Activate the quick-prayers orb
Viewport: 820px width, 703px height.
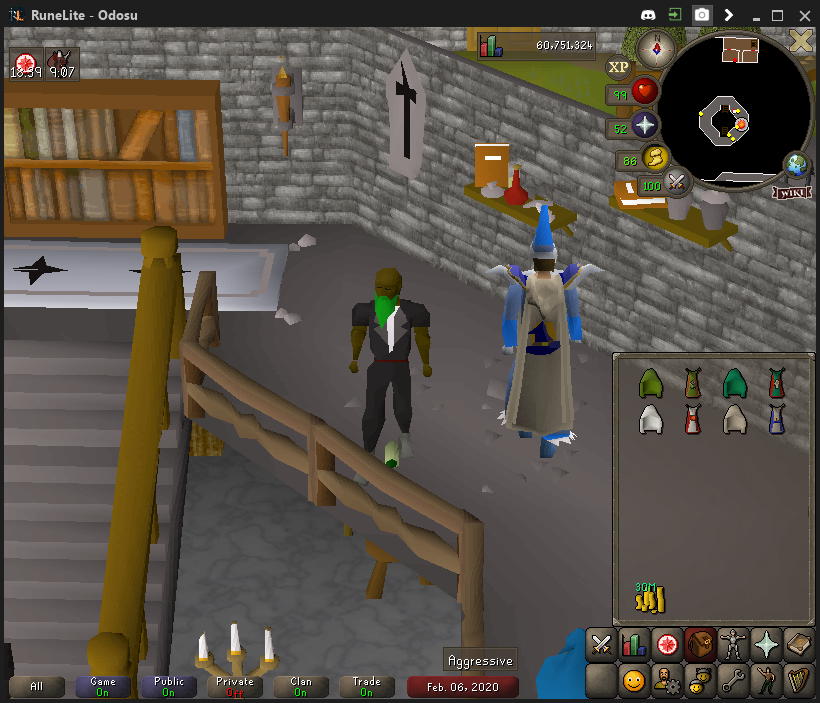coord(646,125)
